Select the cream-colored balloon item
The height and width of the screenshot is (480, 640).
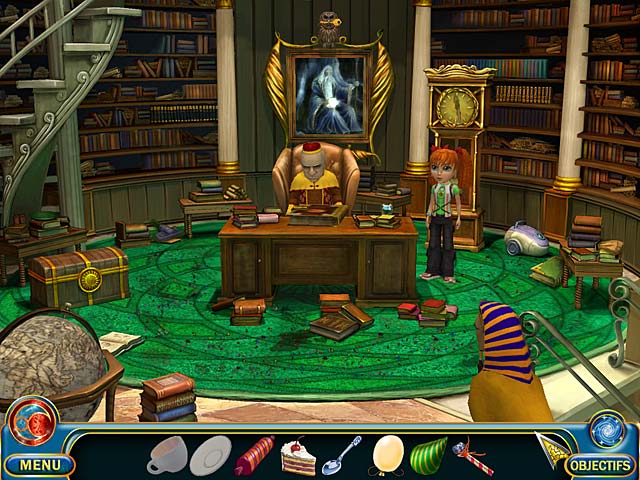click(x=387, y=454)
